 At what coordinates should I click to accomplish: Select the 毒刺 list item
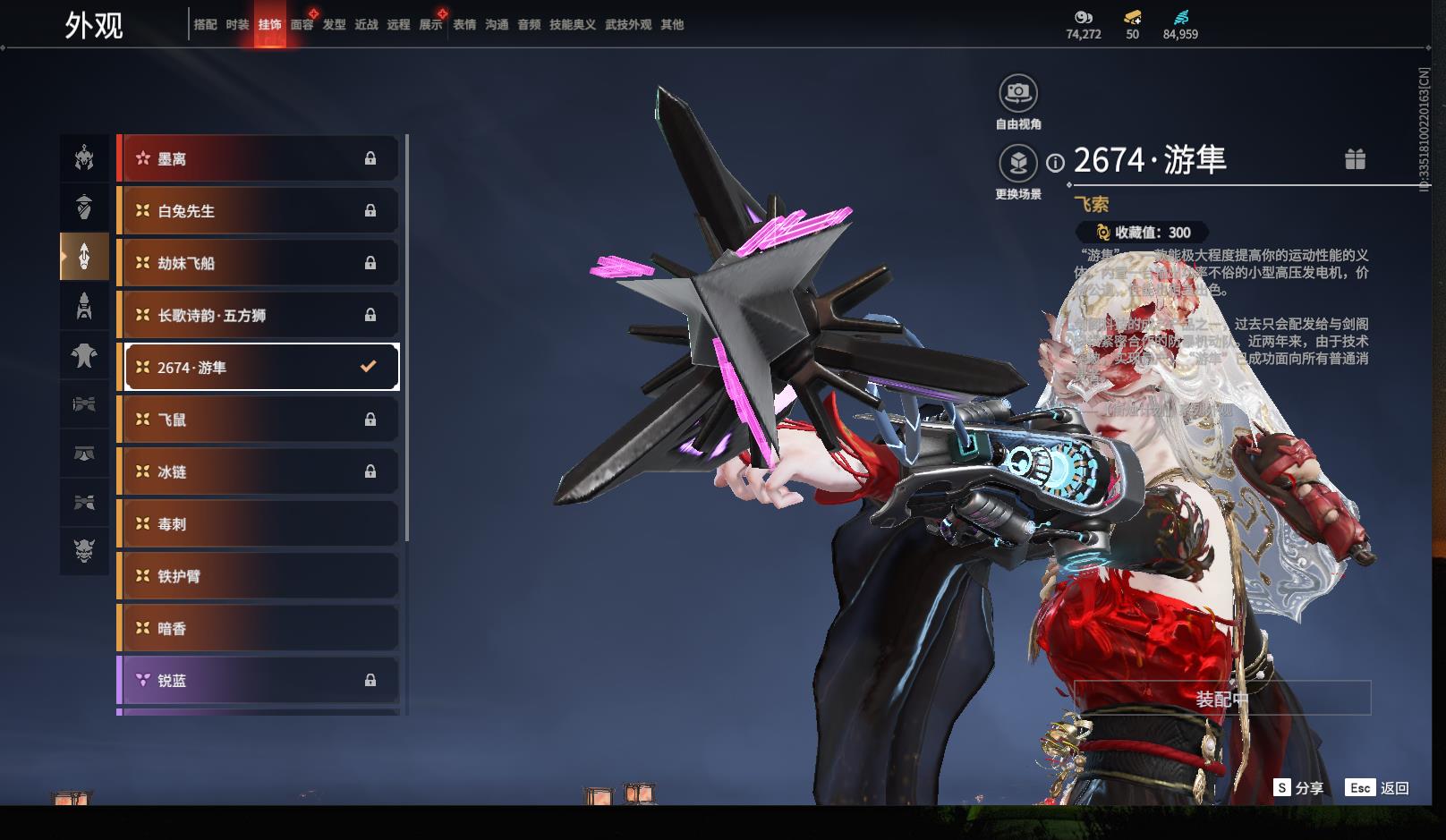click(259, 524)
